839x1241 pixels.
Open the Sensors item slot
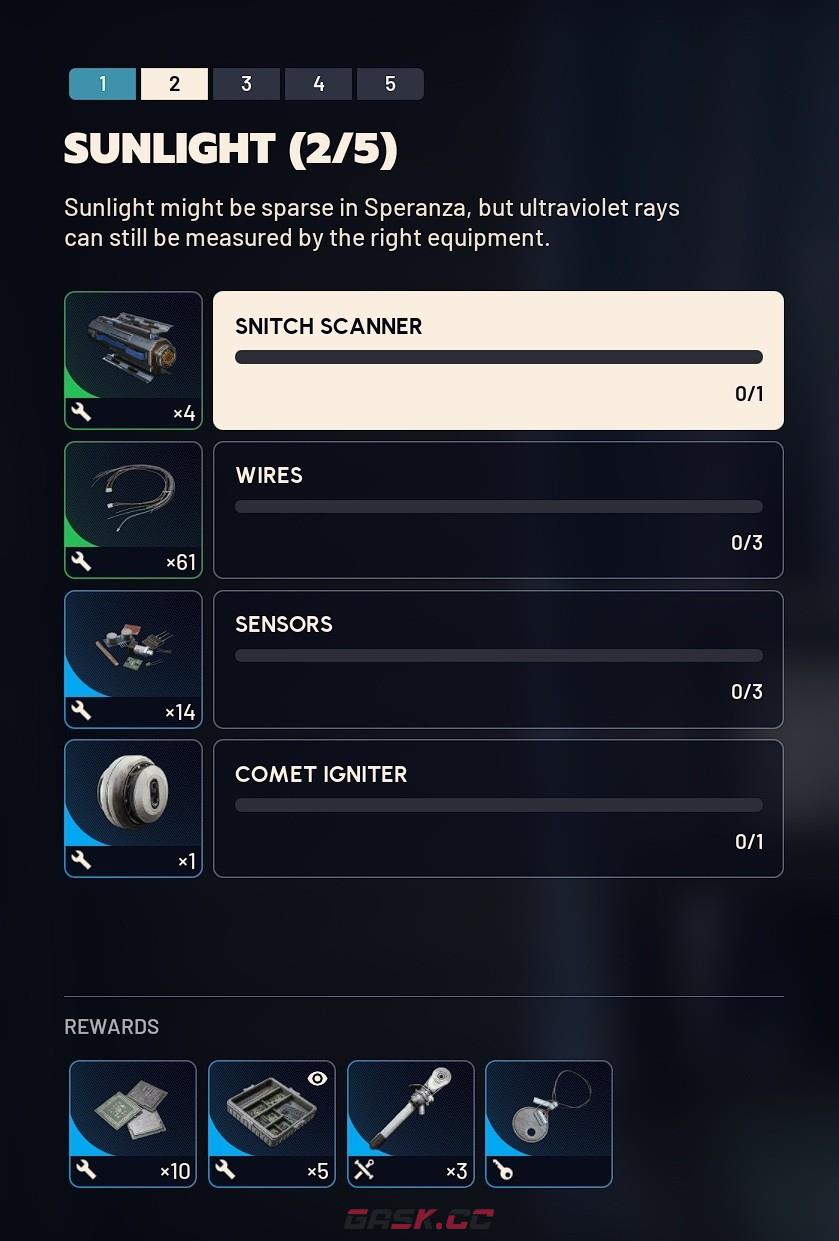click(133, 659)
